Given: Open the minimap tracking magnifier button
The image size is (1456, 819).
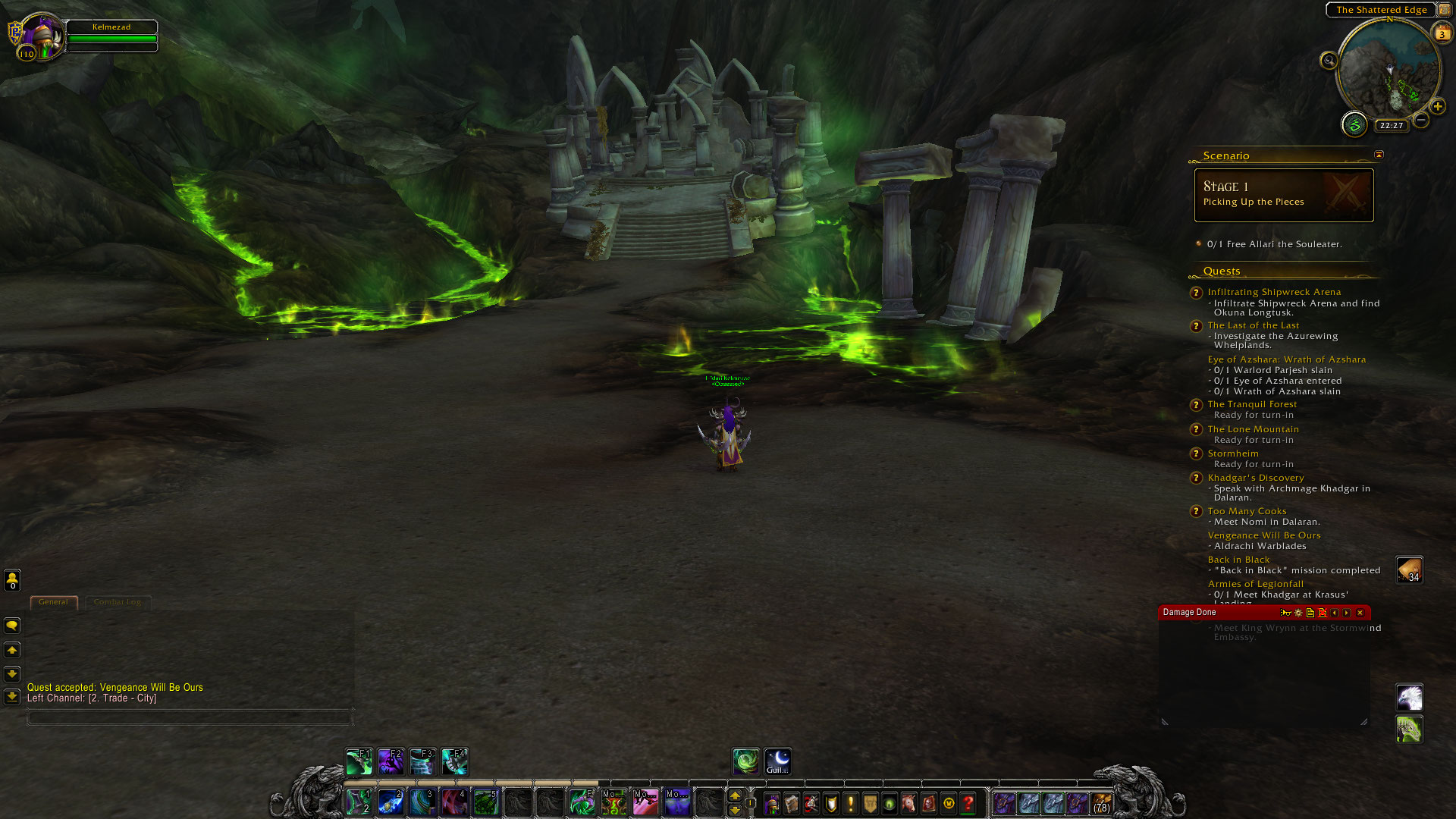Looking at the screenshot, I should pyautogui.click(x=1329, y=61).
